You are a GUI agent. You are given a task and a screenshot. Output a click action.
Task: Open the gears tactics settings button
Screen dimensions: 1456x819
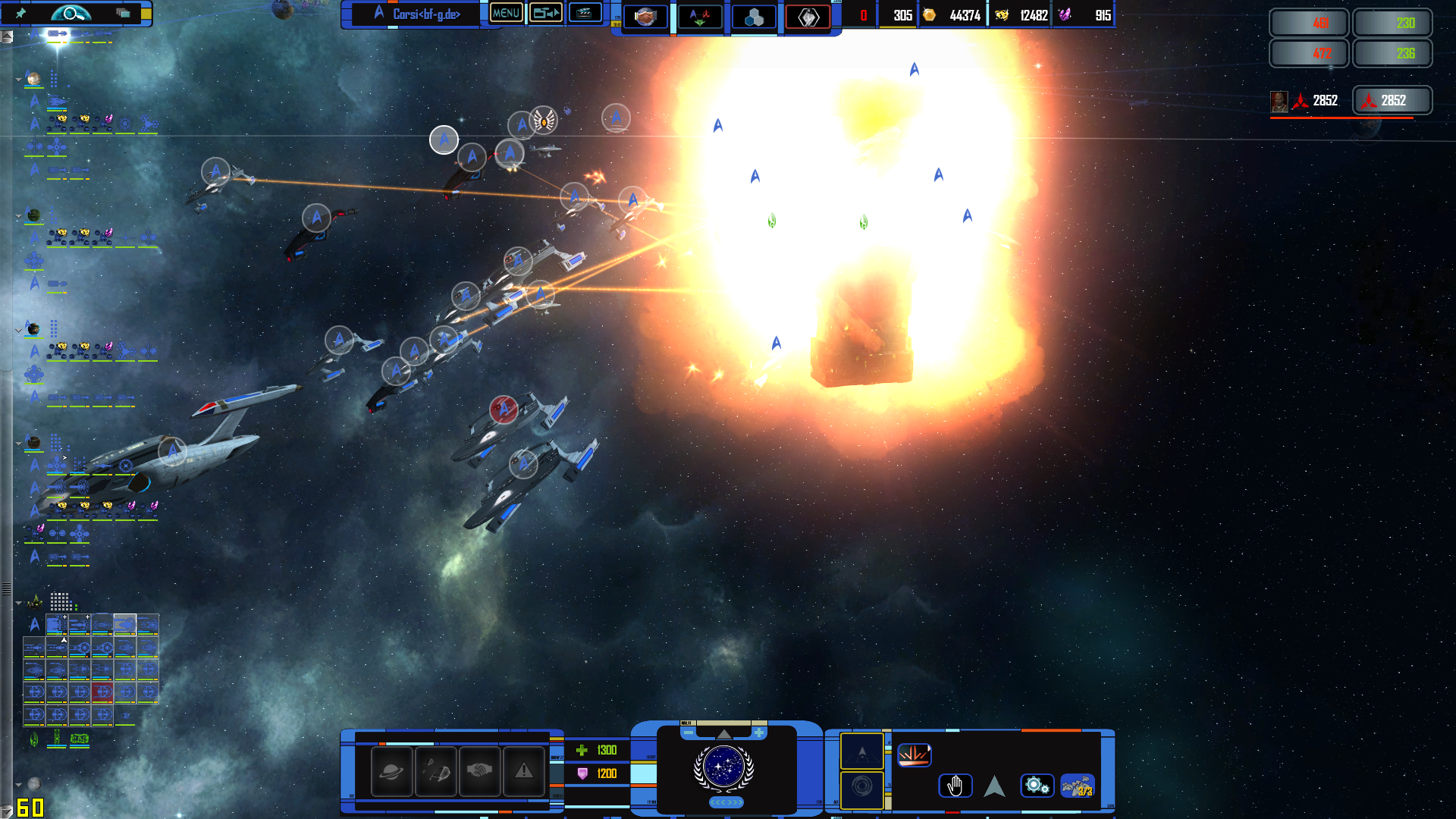pyautogui.click(x=1036, y=786)
